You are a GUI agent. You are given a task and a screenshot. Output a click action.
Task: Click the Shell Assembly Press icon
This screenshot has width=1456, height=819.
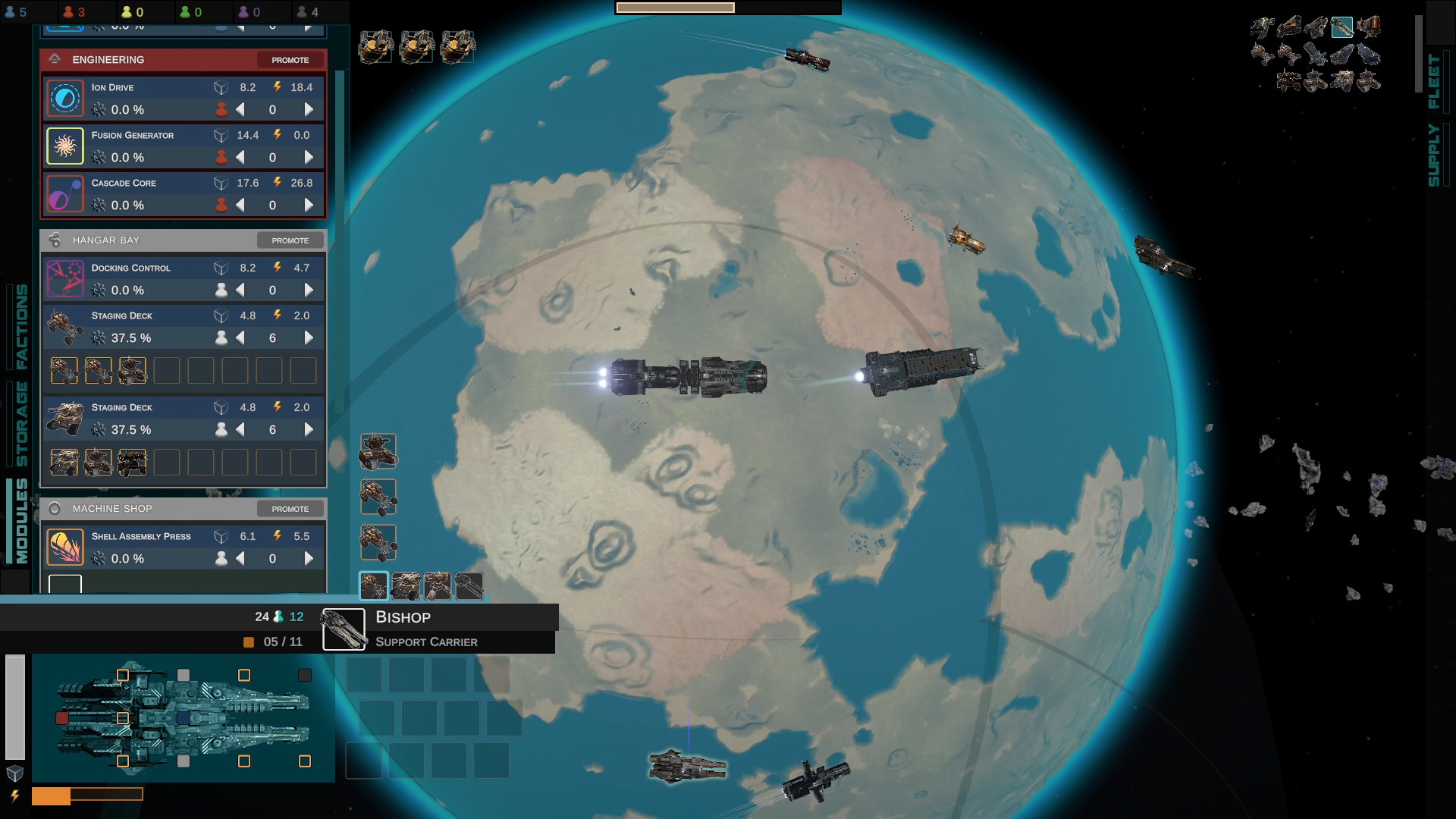(x=65, y=546)
